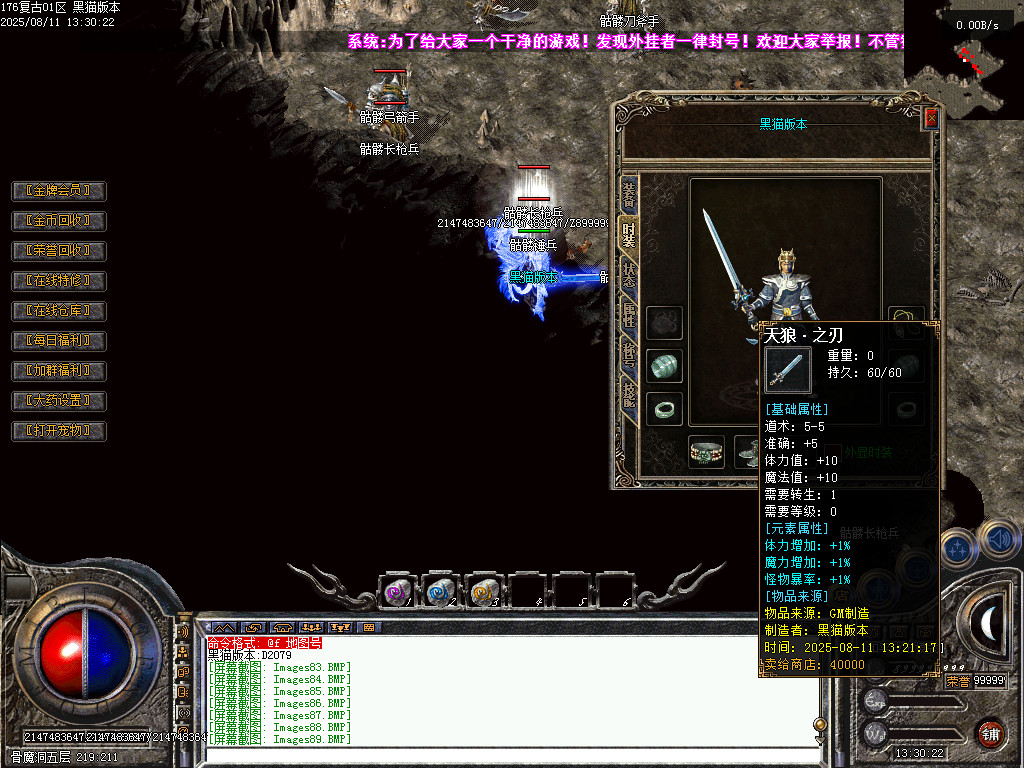This screenshot has width=1024, height=768.
Task: Open the 属性 attributes tab
Action: point(628,316)
